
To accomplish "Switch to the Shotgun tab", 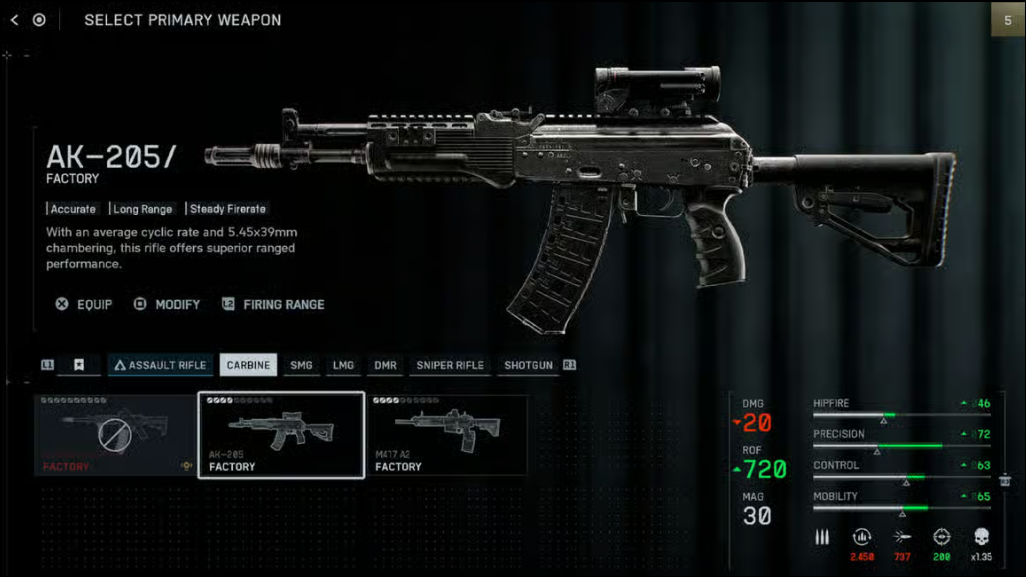I will (x=528, y=365).
